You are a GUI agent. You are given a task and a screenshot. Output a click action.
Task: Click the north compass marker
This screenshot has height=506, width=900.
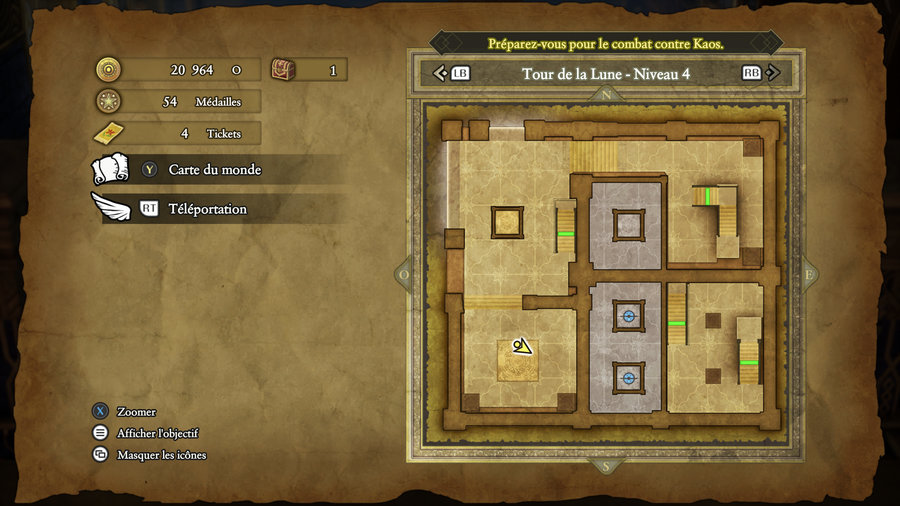606,95
